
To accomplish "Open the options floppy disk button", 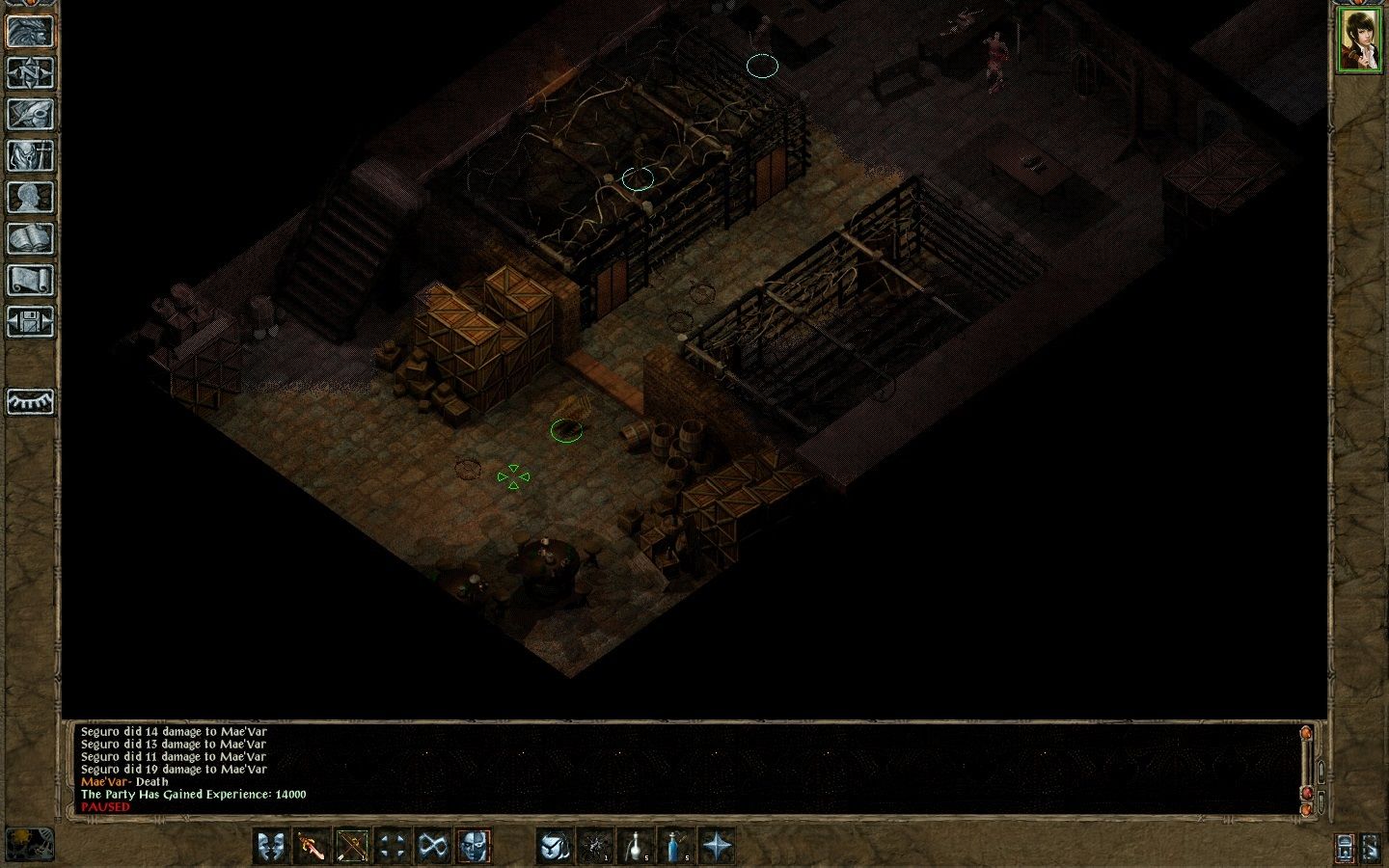I will [x=30, y=321].
